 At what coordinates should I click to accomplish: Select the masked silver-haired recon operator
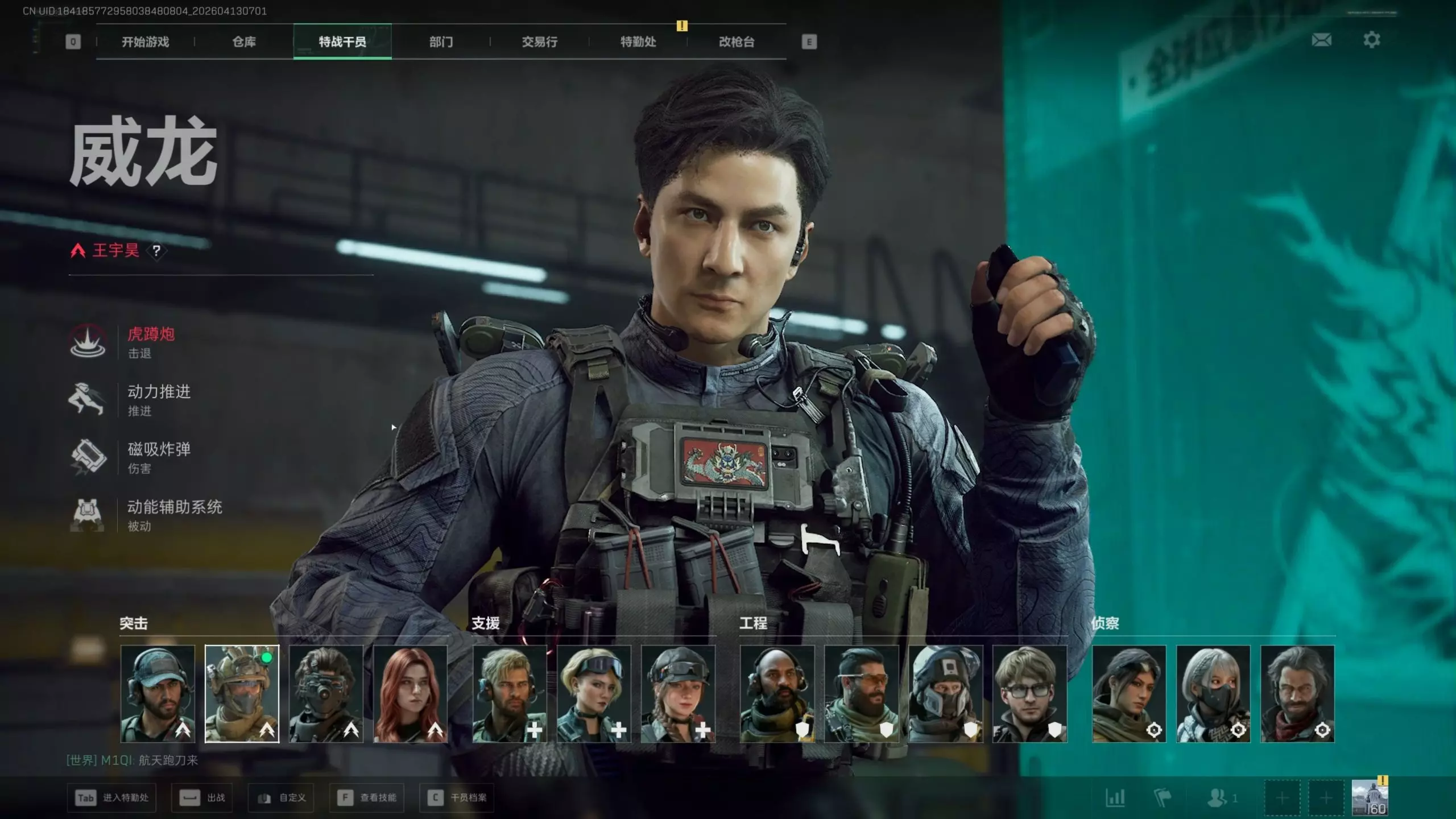click(x=1213, y=693)
